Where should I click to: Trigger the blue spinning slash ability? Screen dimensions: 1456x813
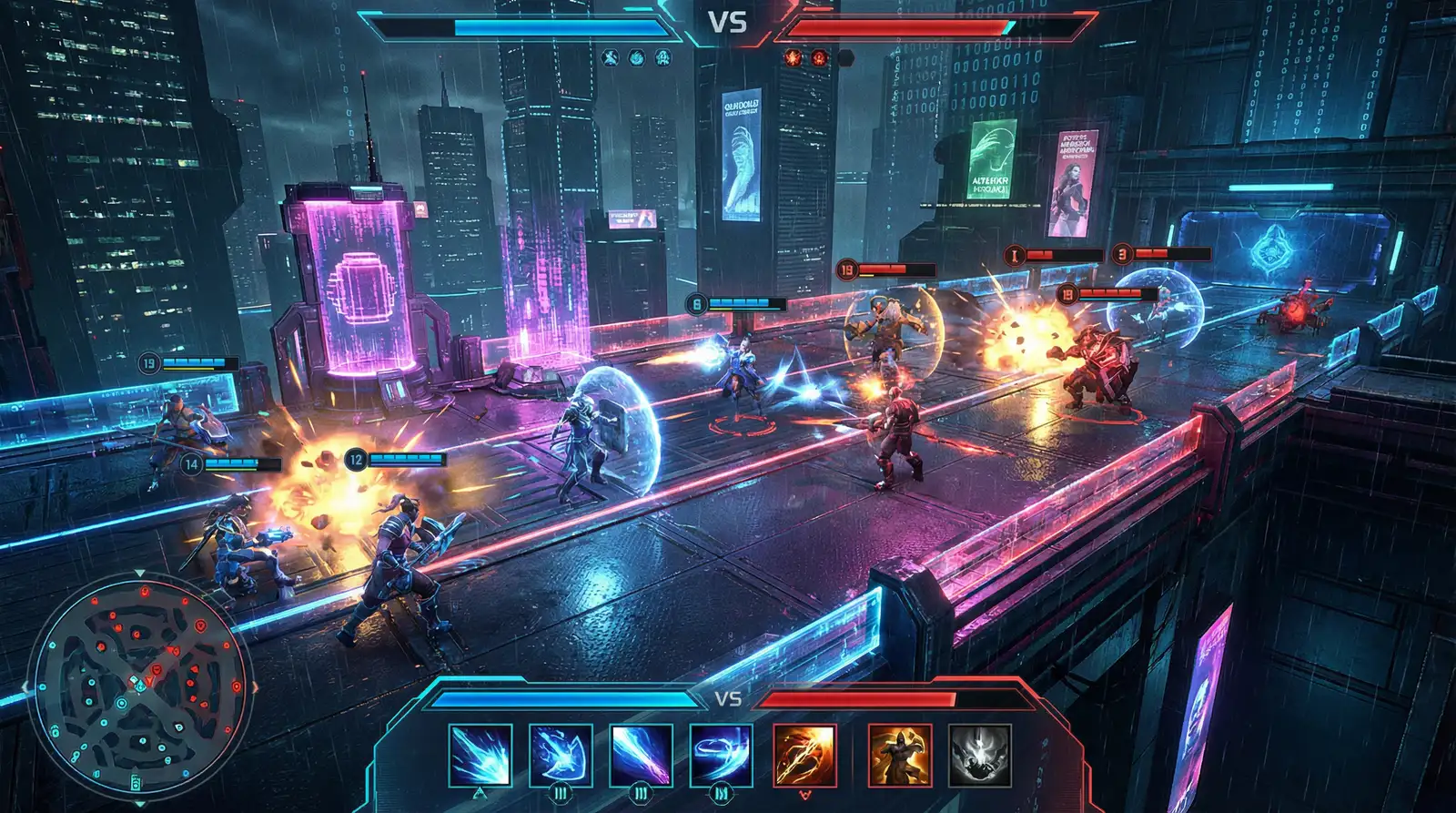tap(721, 755)
